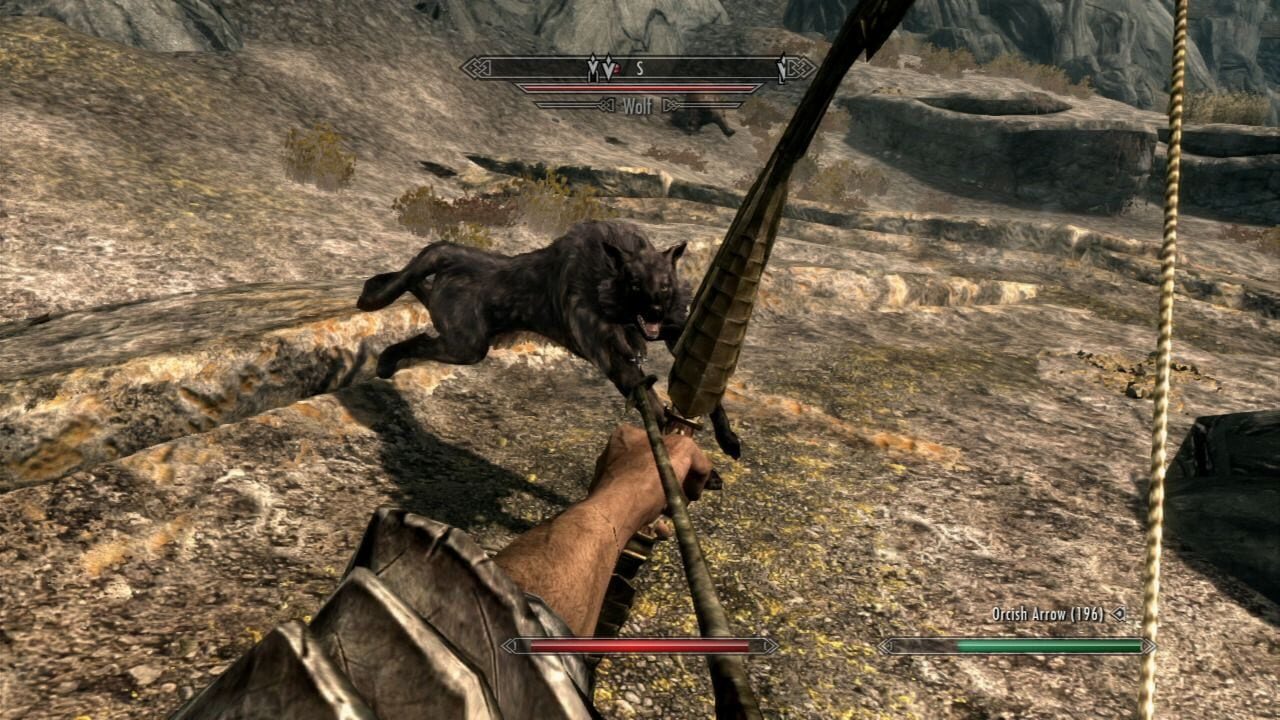Image resolution: width=1280 pixels, height=720 pixels.
Task: Click the left ornament beside the Wolf nameplate
Action: point(608,104)
